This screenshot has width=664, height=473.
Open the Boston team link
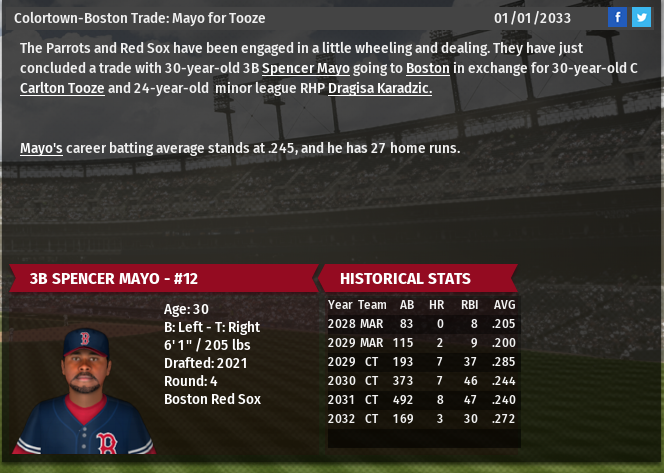[x=426, y=68]
